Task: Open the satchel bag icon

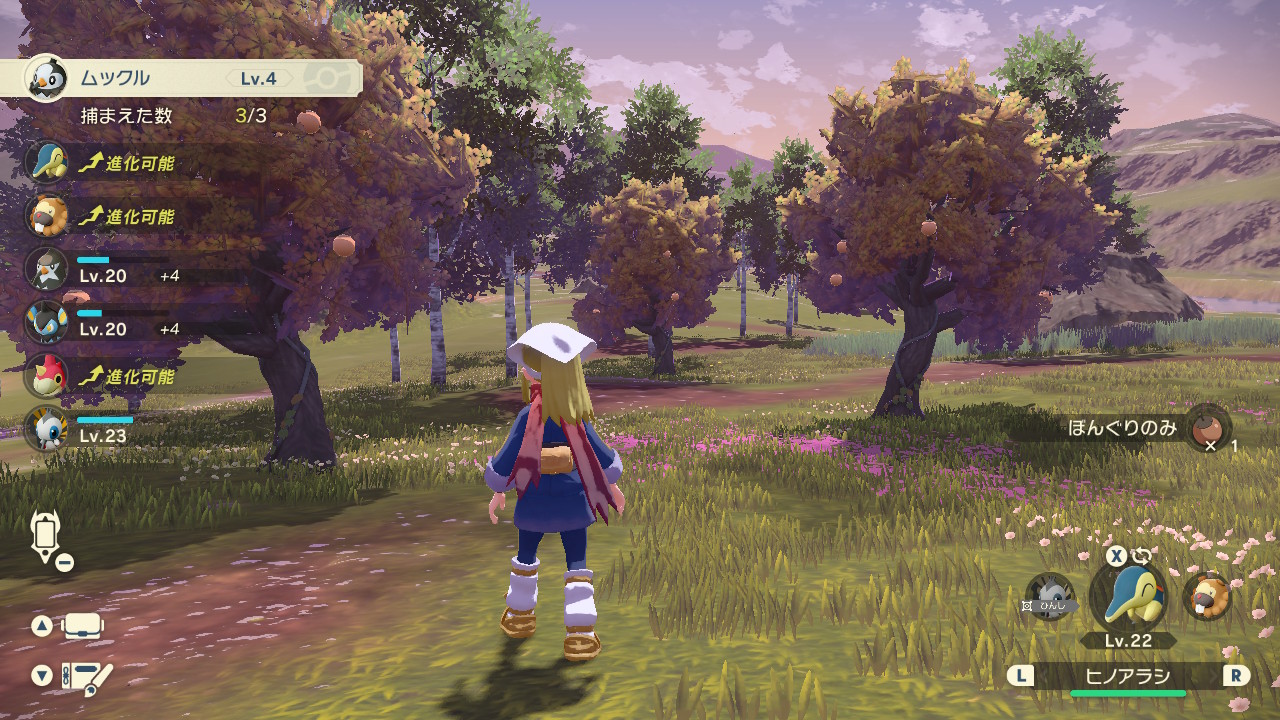Action: click(x=84, y=627)
